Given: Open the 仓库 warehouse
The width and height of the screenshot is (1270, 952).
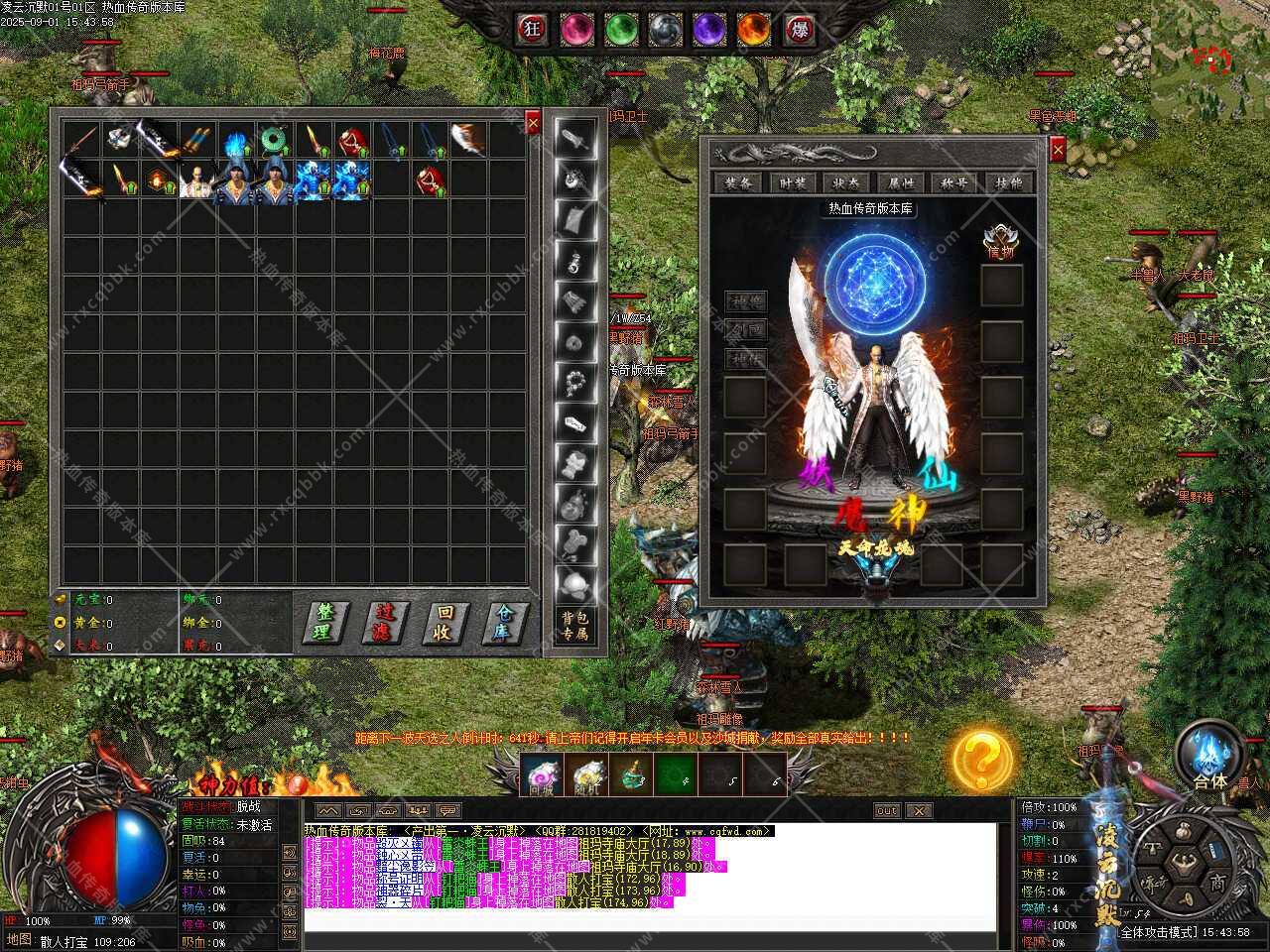Looking at the screenshot, I should (506, 622).
